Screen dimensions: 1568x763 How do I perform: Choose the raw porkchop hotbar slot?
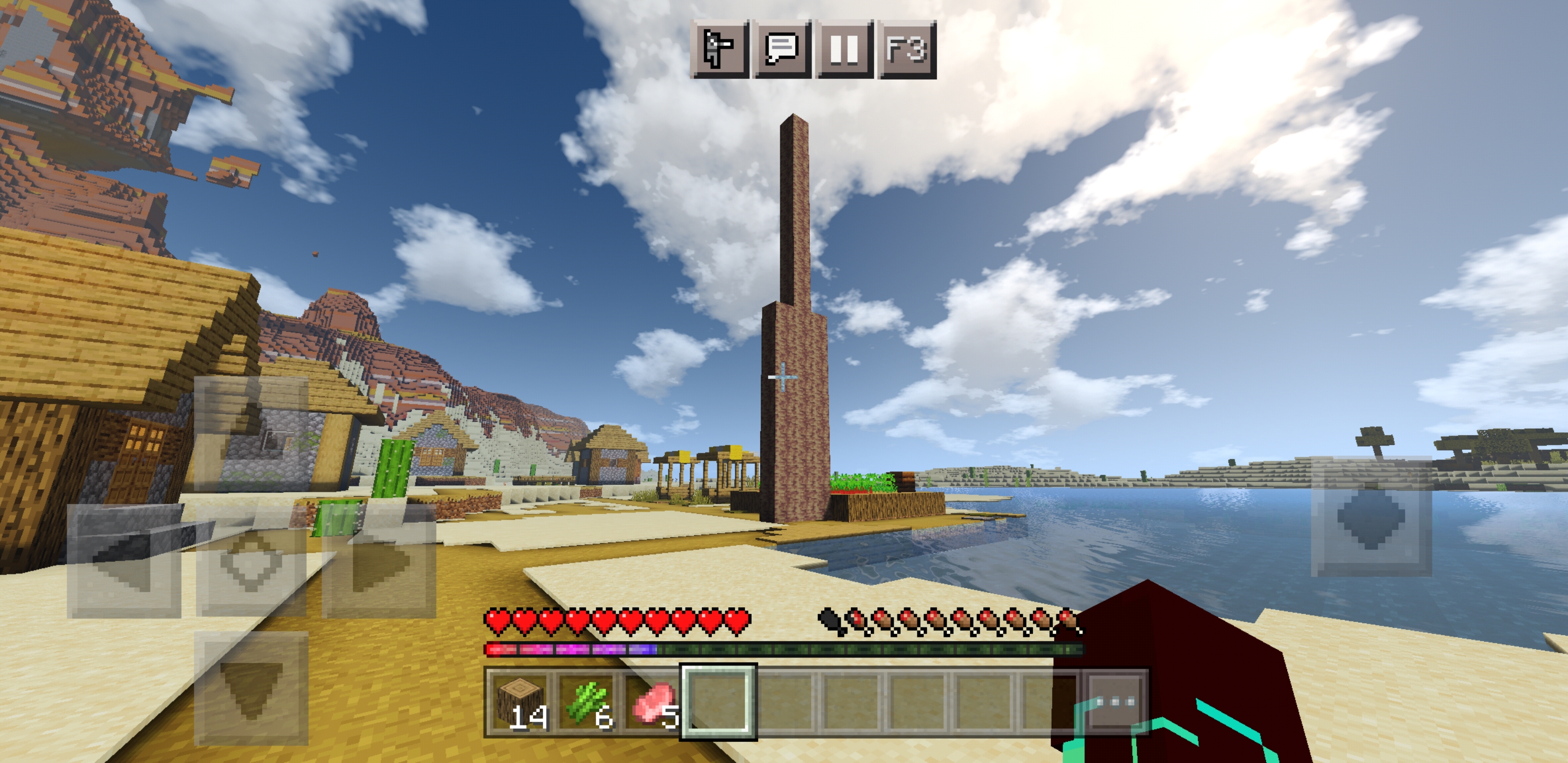(x=653, y=702)
